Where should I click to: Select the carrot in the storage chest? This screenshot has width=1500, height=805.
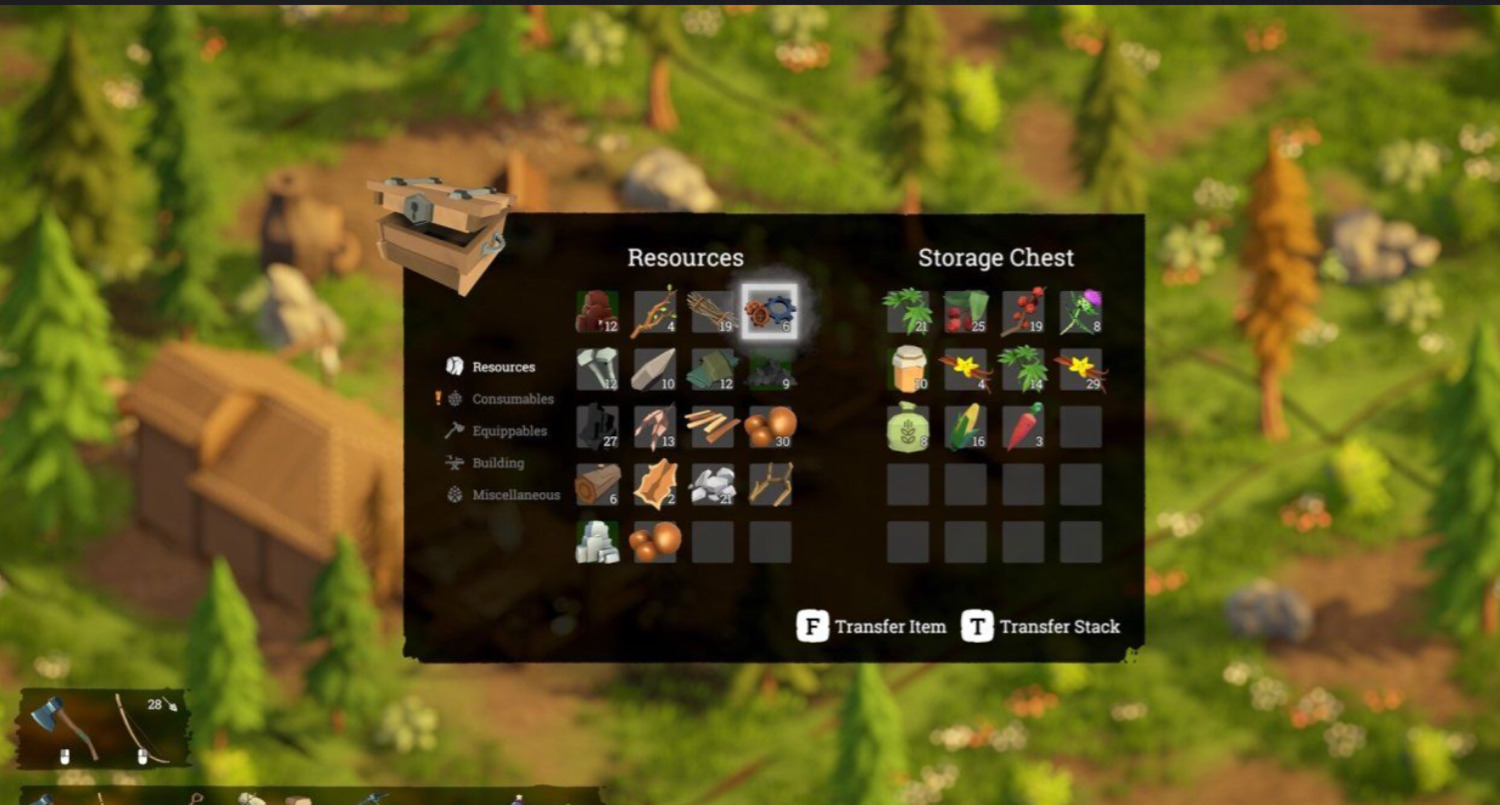click(x=1023, y=427)
